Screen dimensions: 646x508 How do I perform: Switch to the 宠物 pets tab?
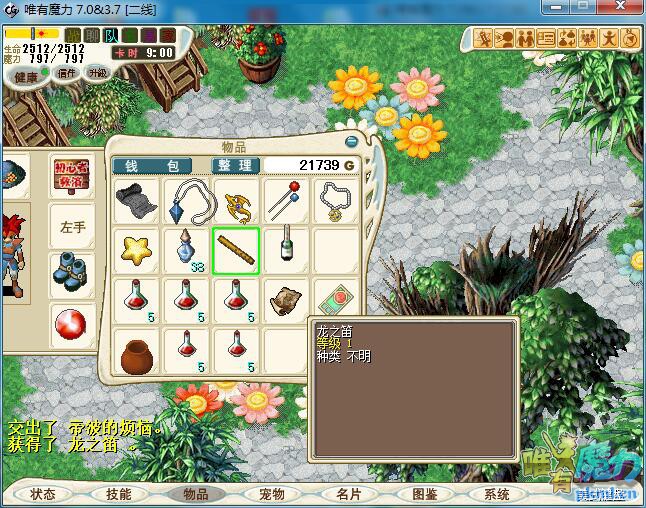tap(271, 494)
